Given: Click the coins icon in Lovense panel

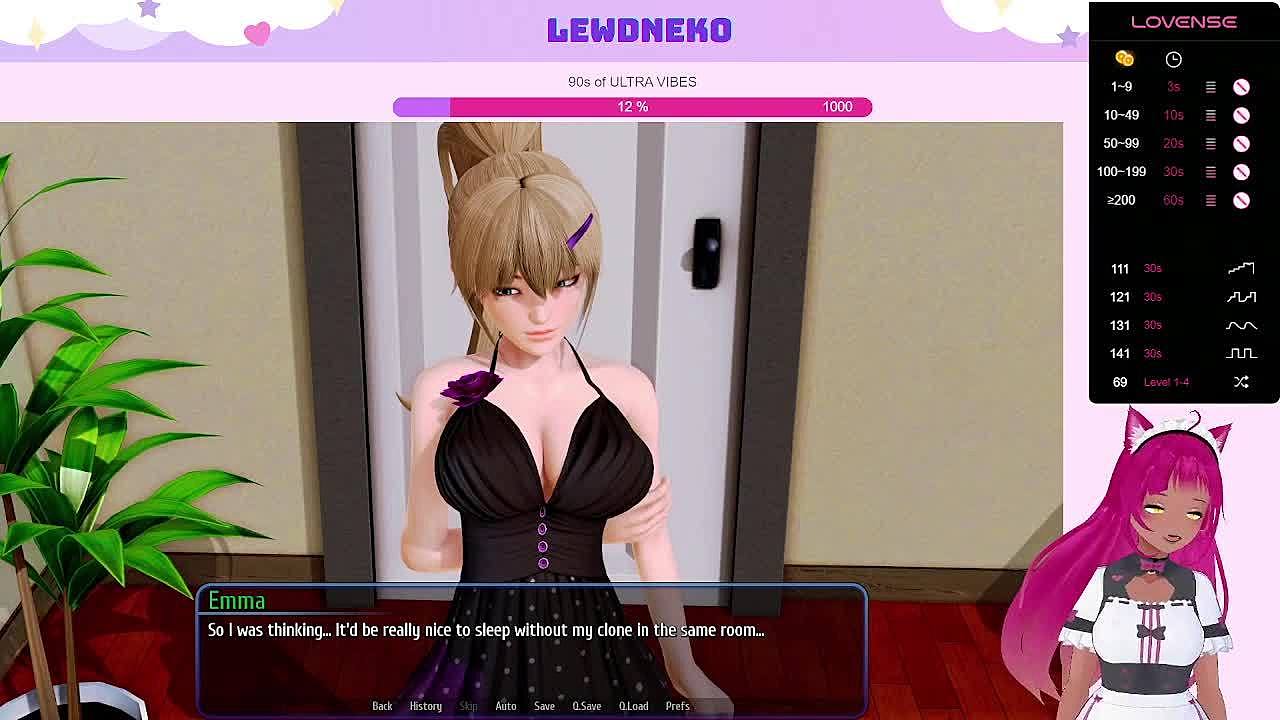Looking at the screenshot, I should click(1124, 59).
